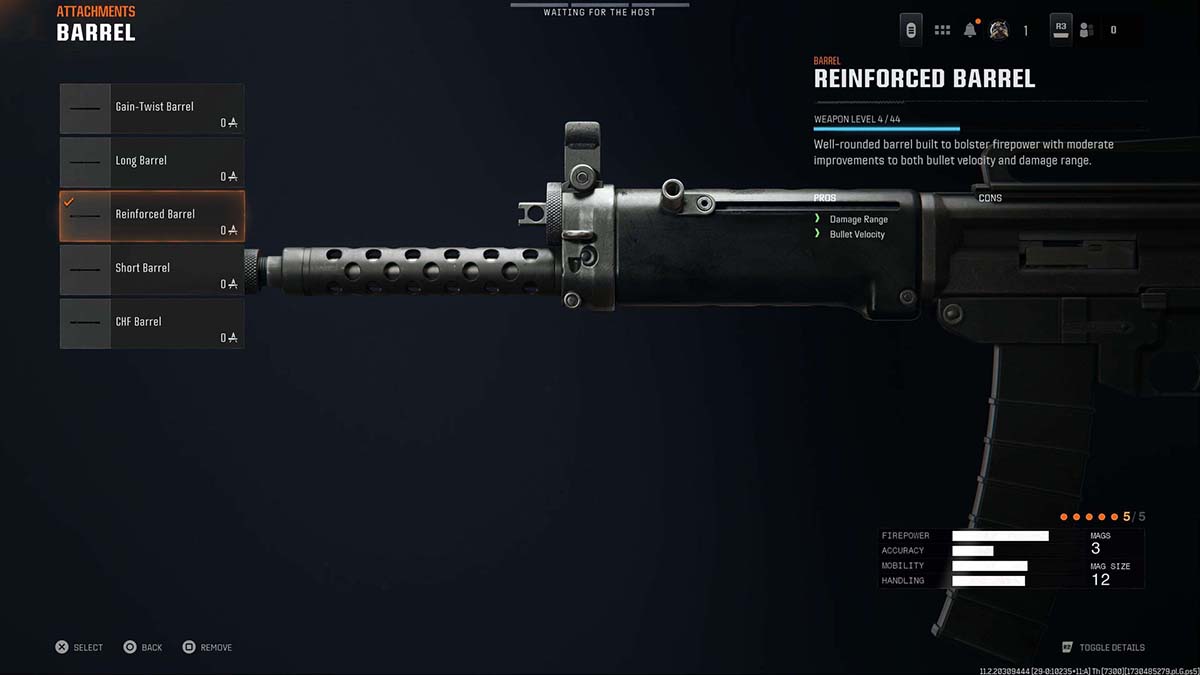1200x675 pixels.
Task: Open the player profile emblem
Action: point(998,30)
